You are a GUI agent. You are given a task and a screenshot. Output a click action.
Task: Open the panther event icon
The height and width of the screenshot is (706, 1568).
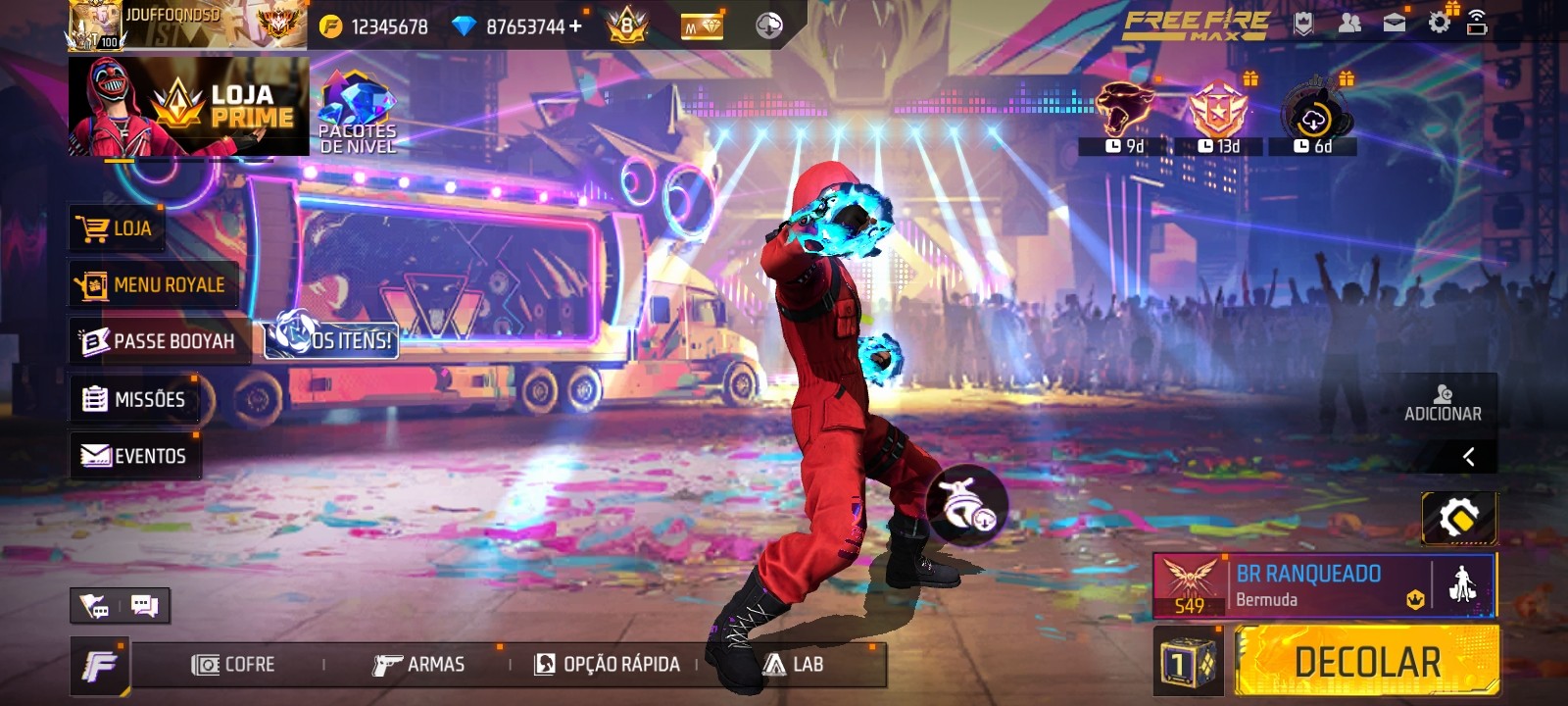(1123, 115)
